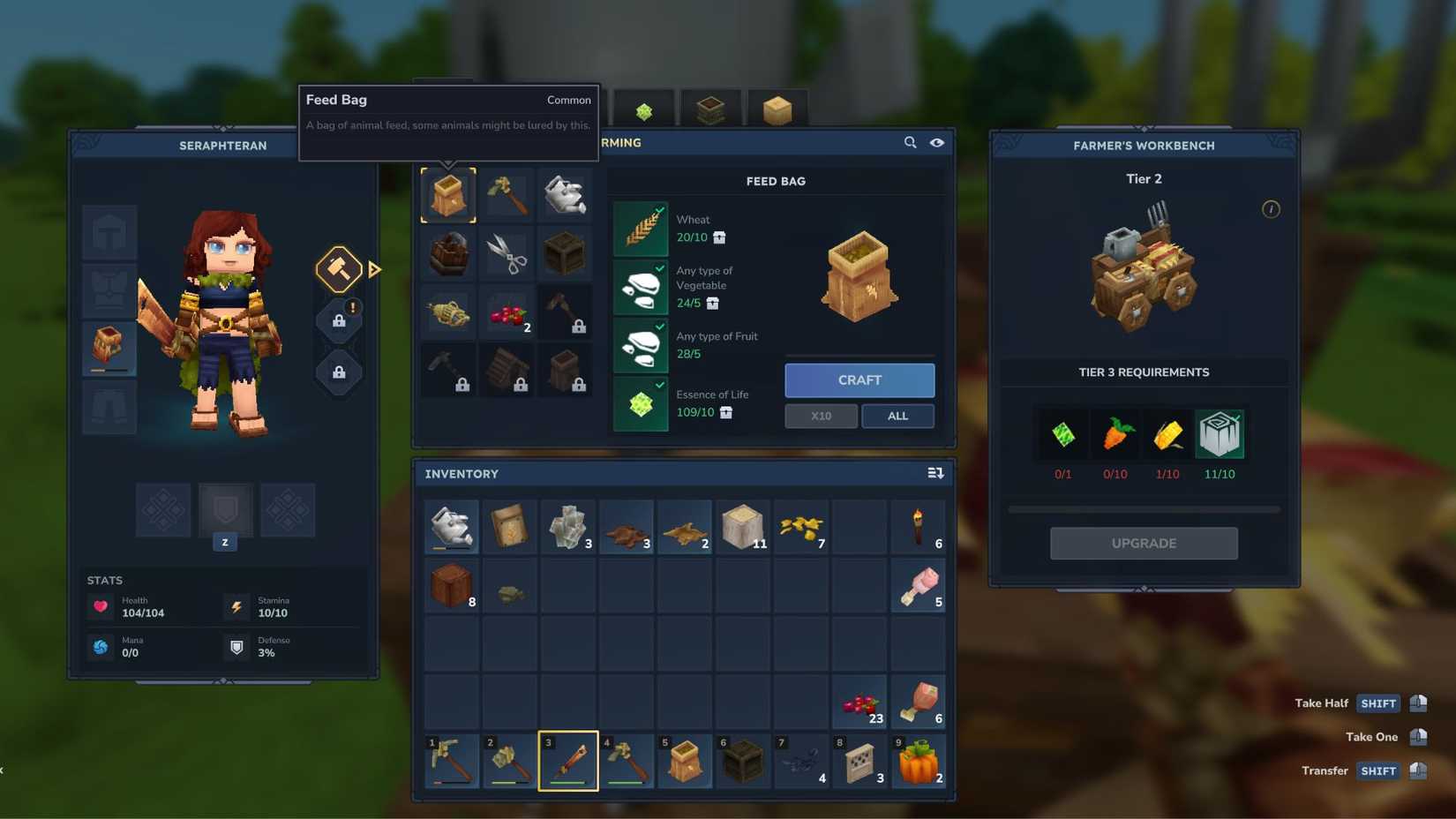The image size is (1456, 819).
Task: Select the composter barrel recipe
Action: pos(448,253)
